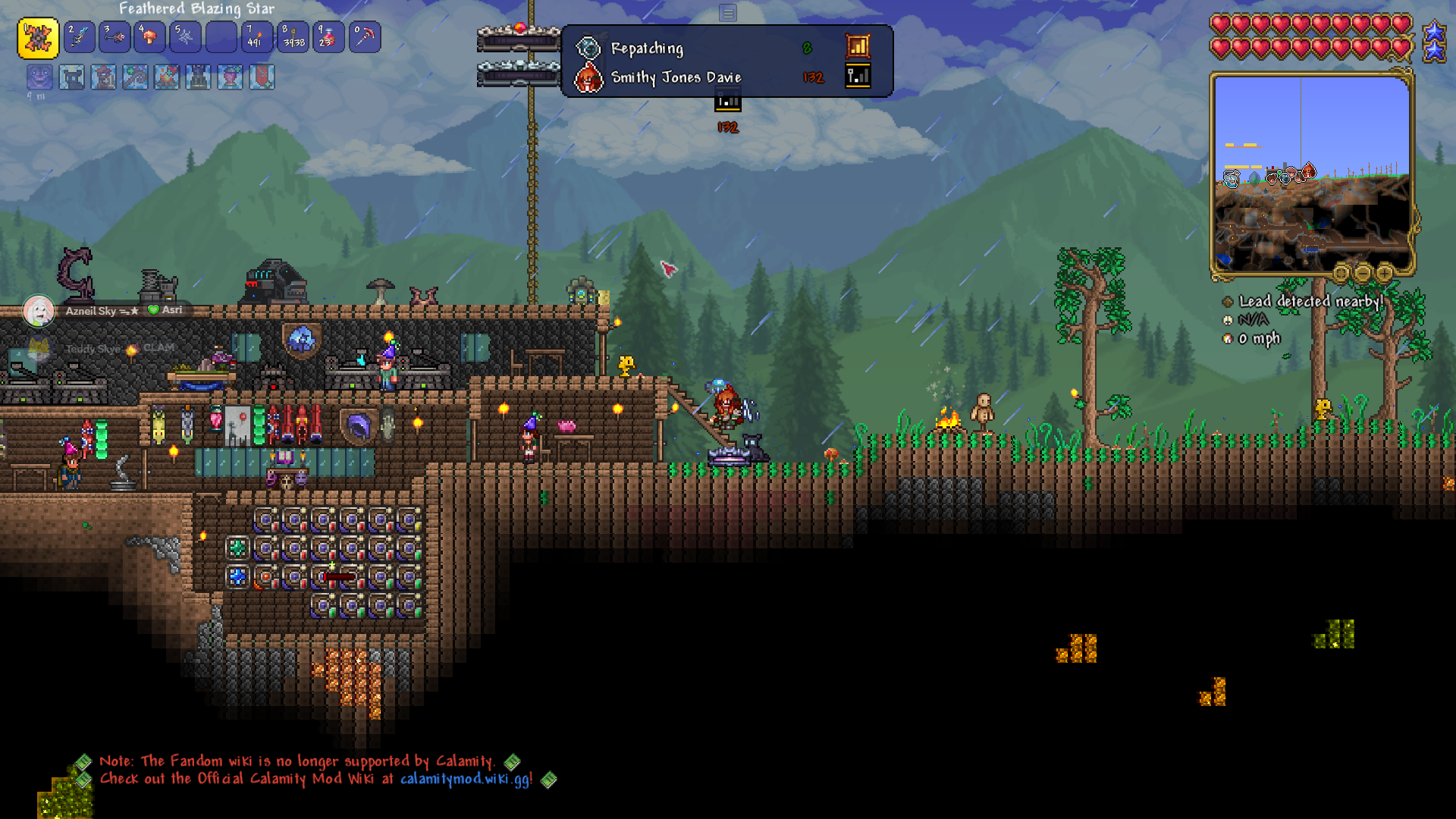Click the red banner buff icon
The width and height of the screenshot is (1456, 819).
coord(262,77)
